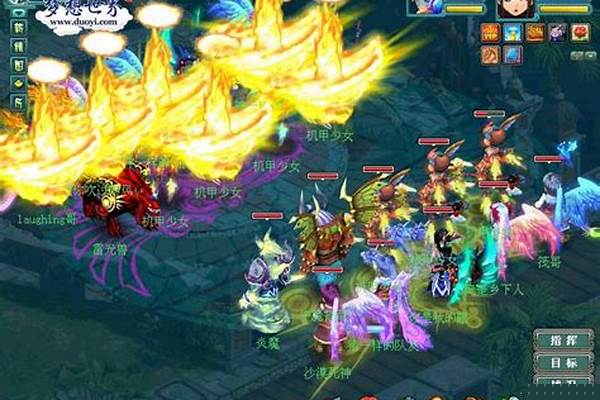Click the blue figure buff icon
The height and width of the screenshot is (400, 600).
click(x=512, y=32)
